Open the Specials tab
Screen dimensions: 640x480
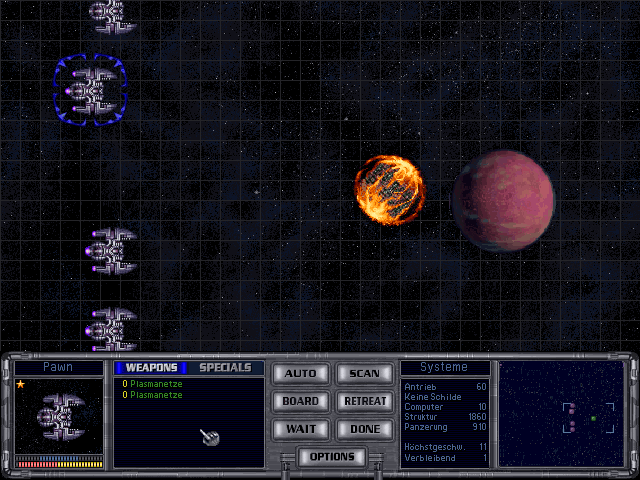click(x=225, y=368)
